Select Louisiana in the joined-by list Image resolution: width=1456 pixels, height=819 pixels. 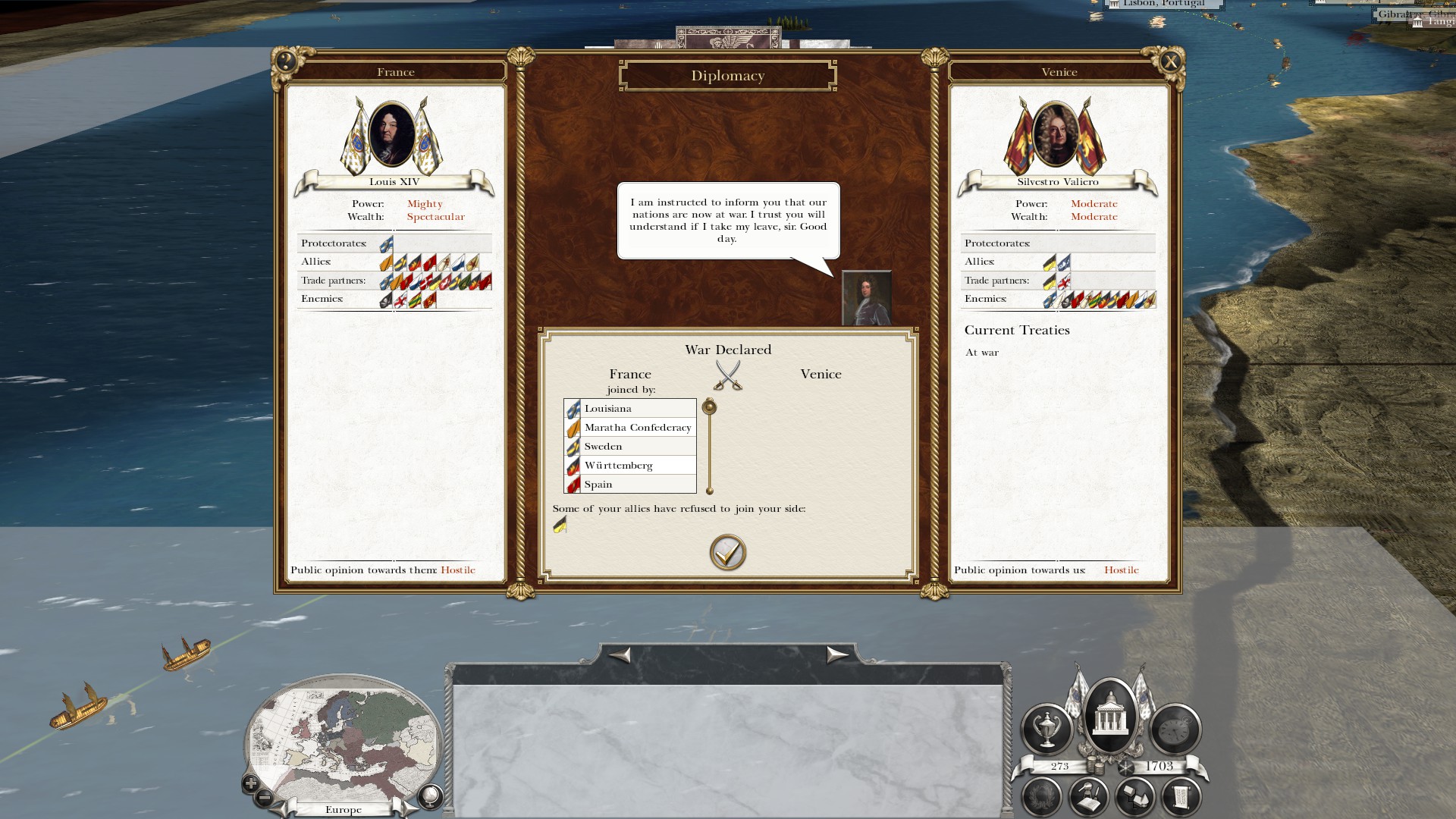tap(629, 409)
